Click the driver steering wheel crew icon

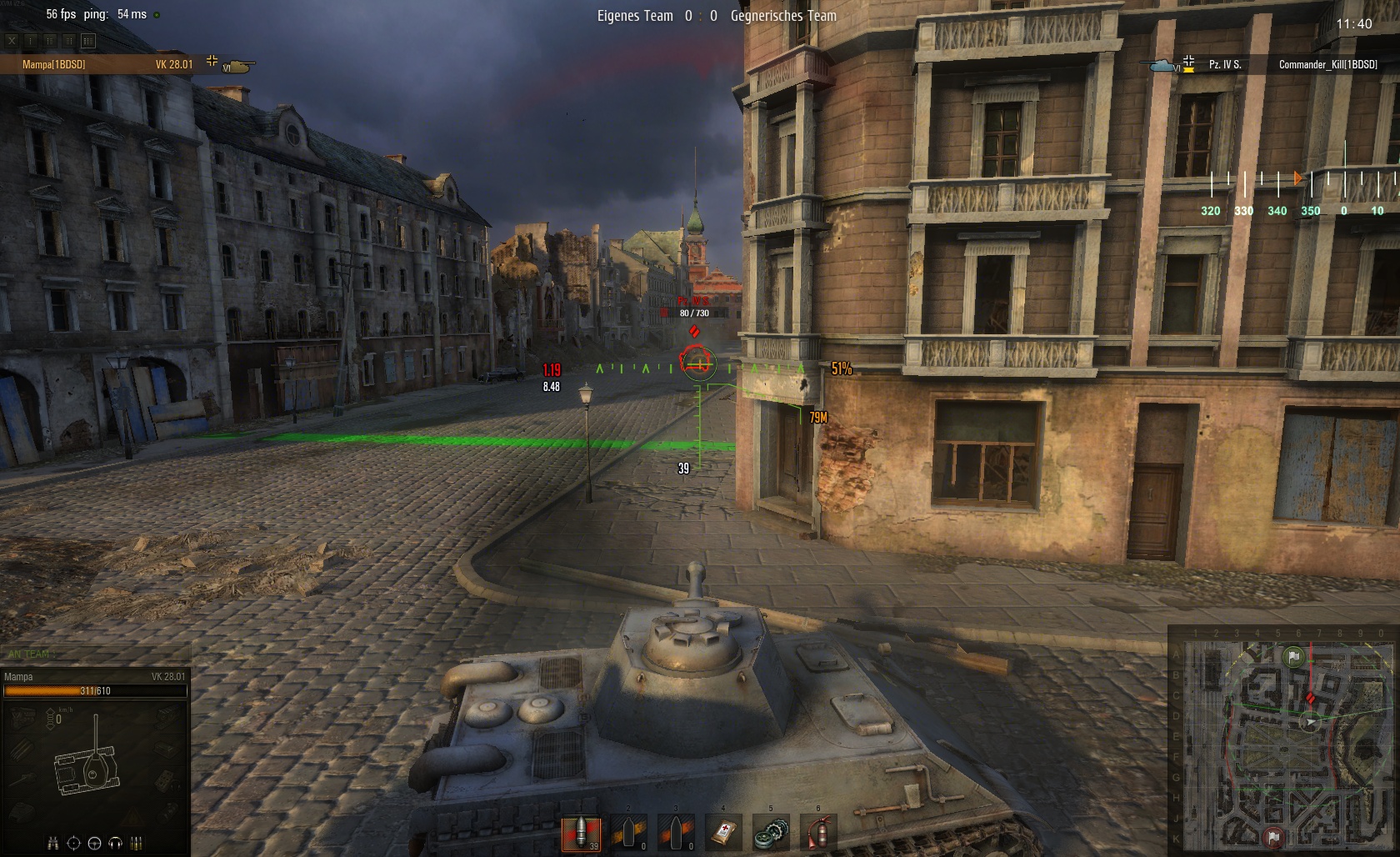[x=94, y=842]
